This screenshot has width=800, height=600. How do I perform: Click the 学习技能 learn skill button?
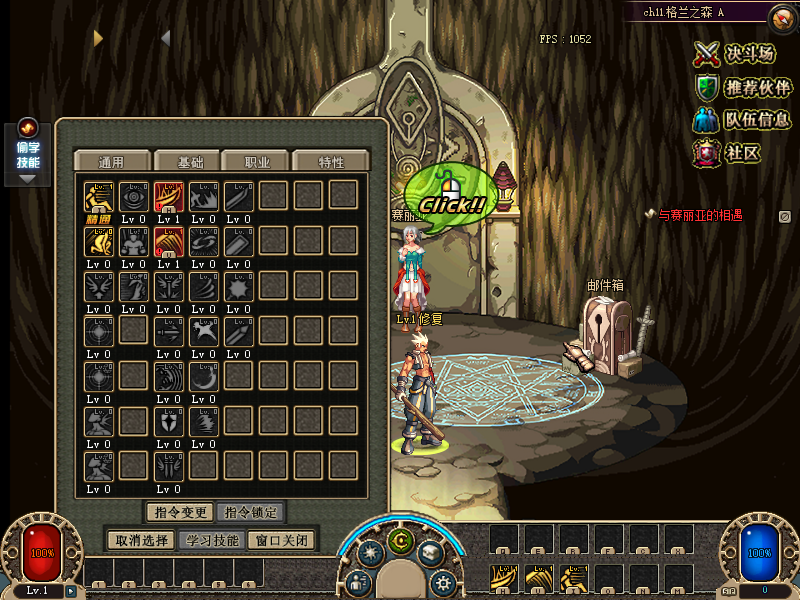point(212,540)
